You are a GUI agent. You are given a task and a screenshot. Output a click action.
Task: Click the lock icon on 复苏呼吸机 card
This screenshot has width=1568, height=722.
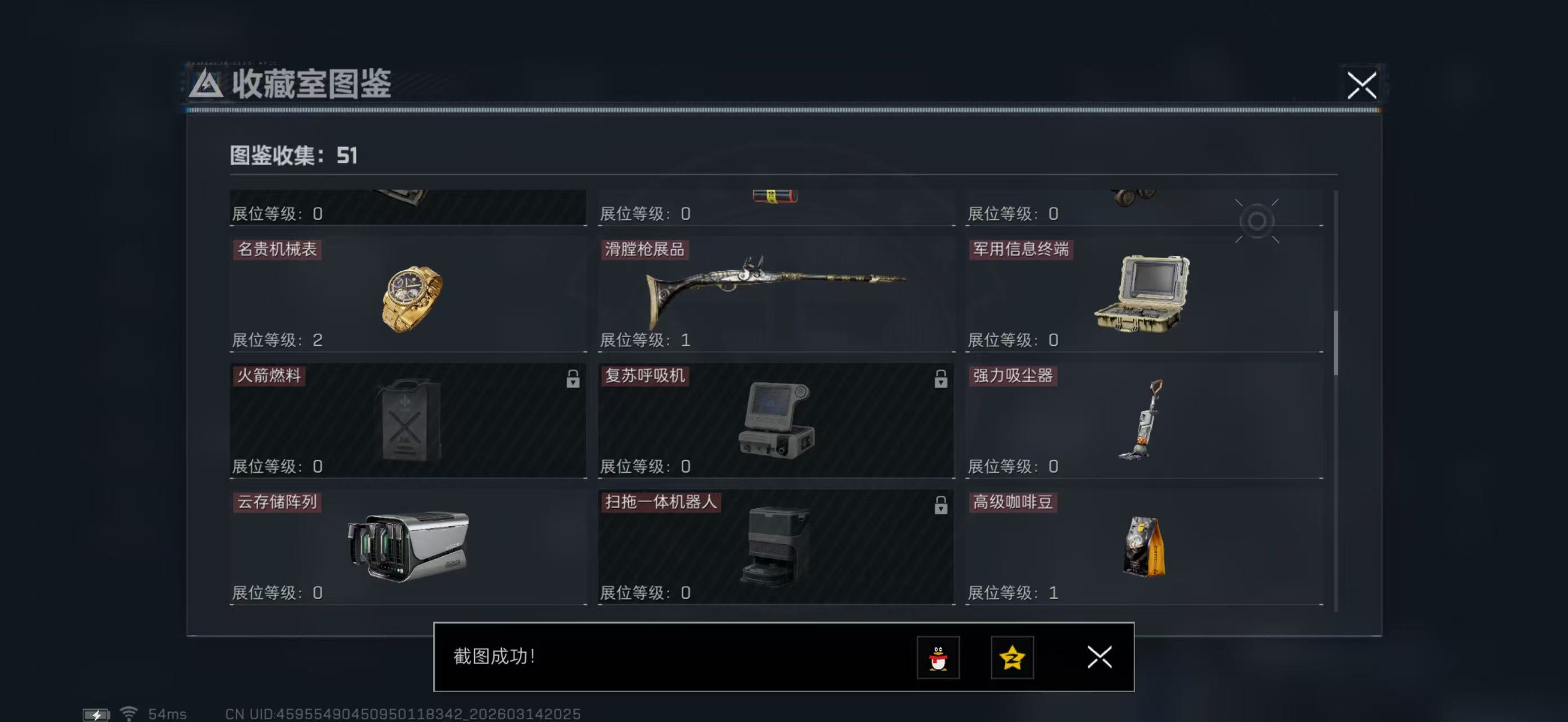942,380
